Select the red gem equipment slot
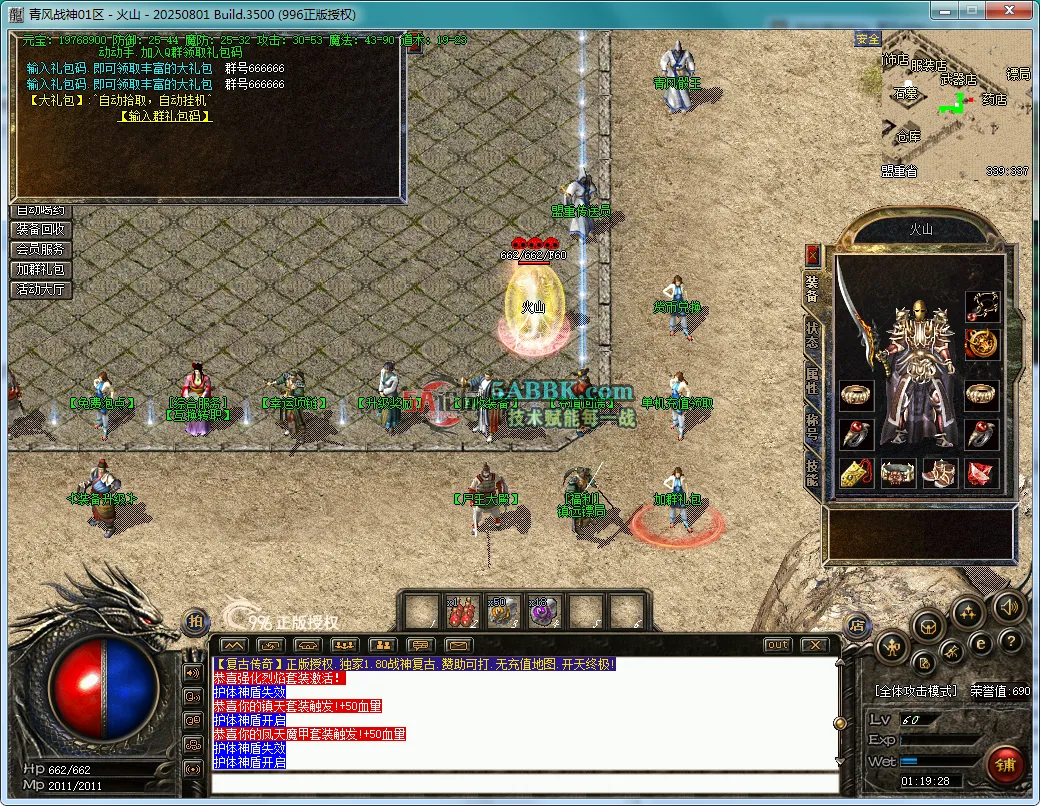The image size is (1040, 806). pos(982,473)
